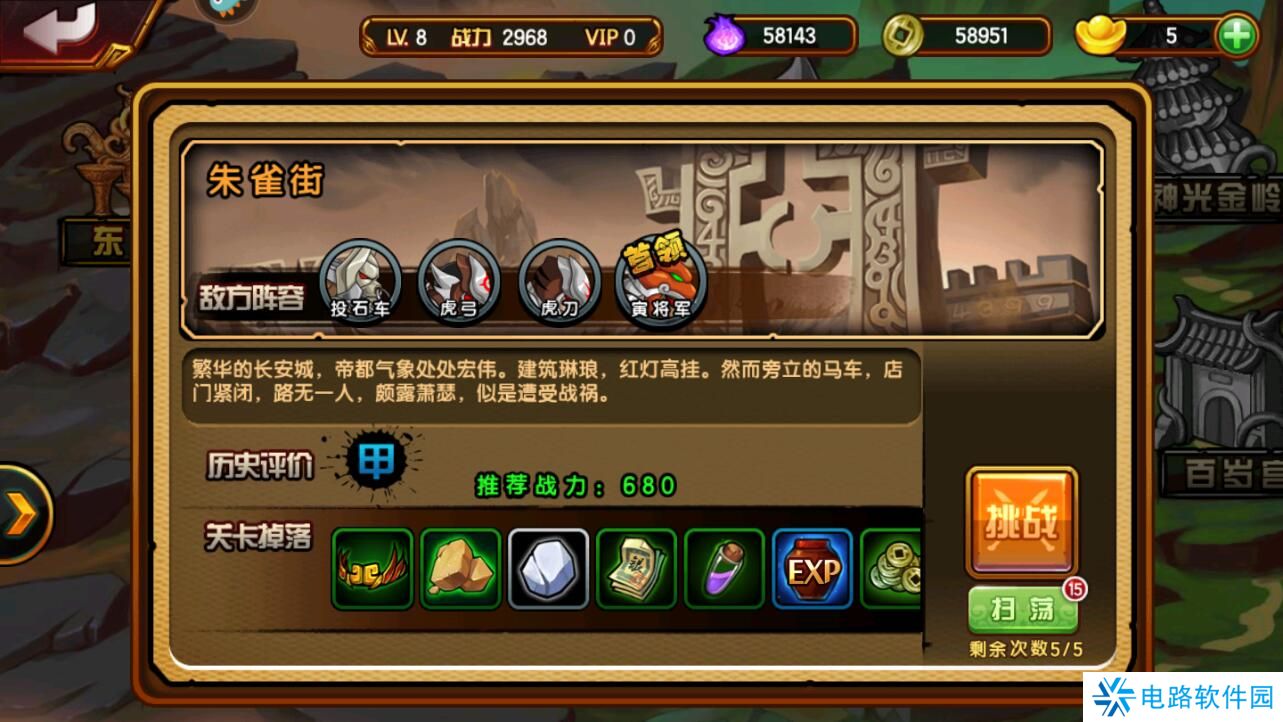The height and width of the screenshot is (722, 1283).
Task: Click the white stone drop item
Action: tap(547, 569)
